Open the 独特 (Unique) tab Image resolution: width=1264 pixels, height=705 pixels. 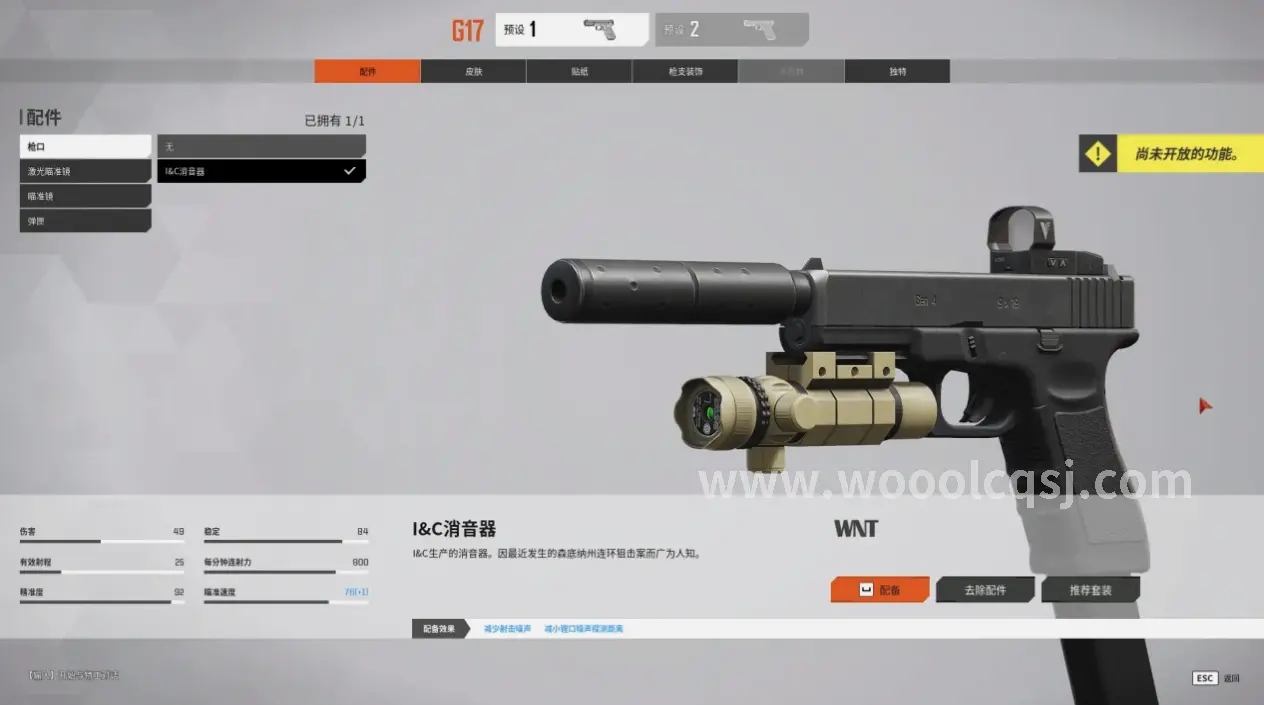897,72
